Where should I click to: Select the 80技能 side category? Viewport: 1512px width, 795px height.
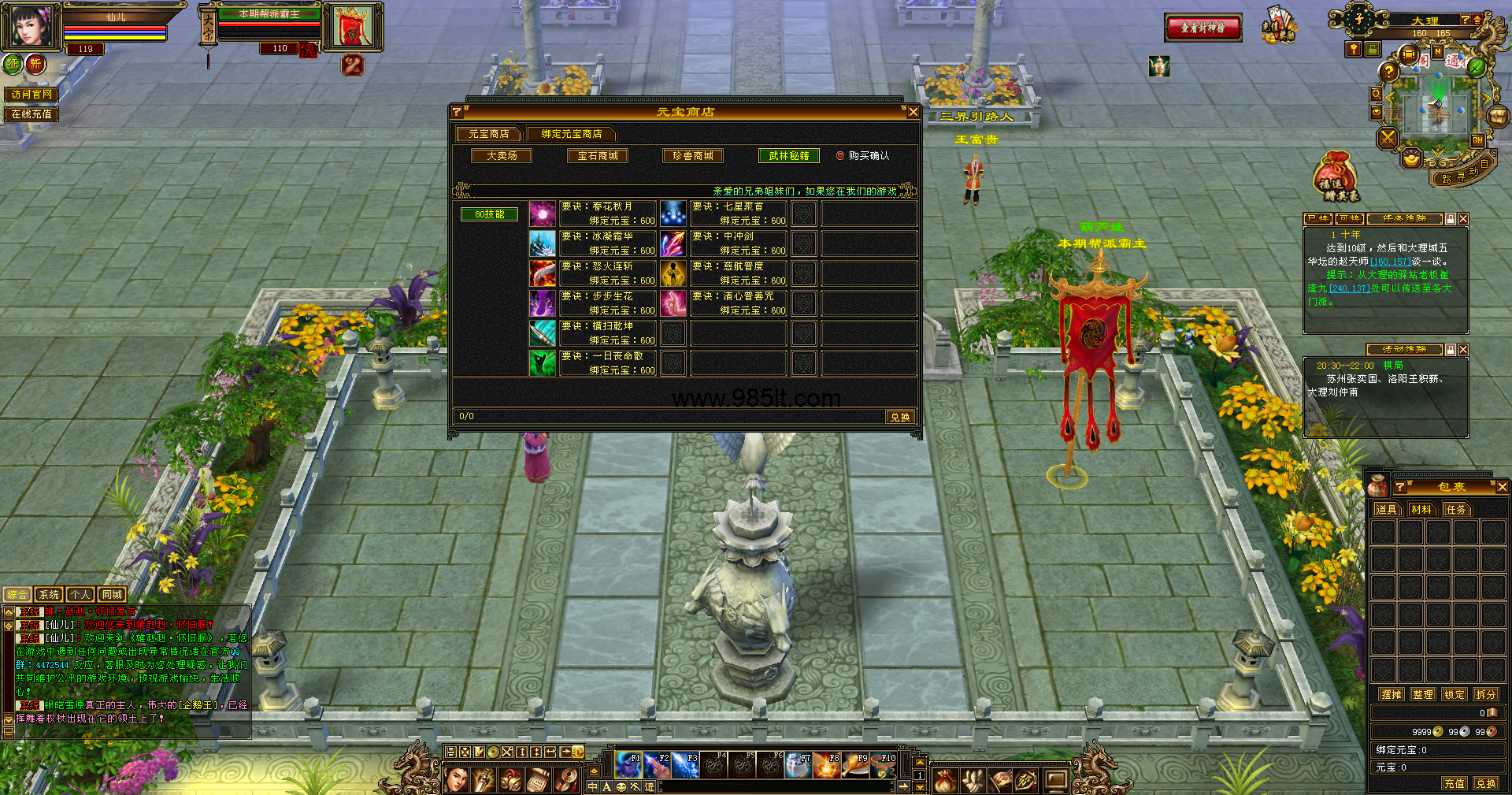[489, 214]
